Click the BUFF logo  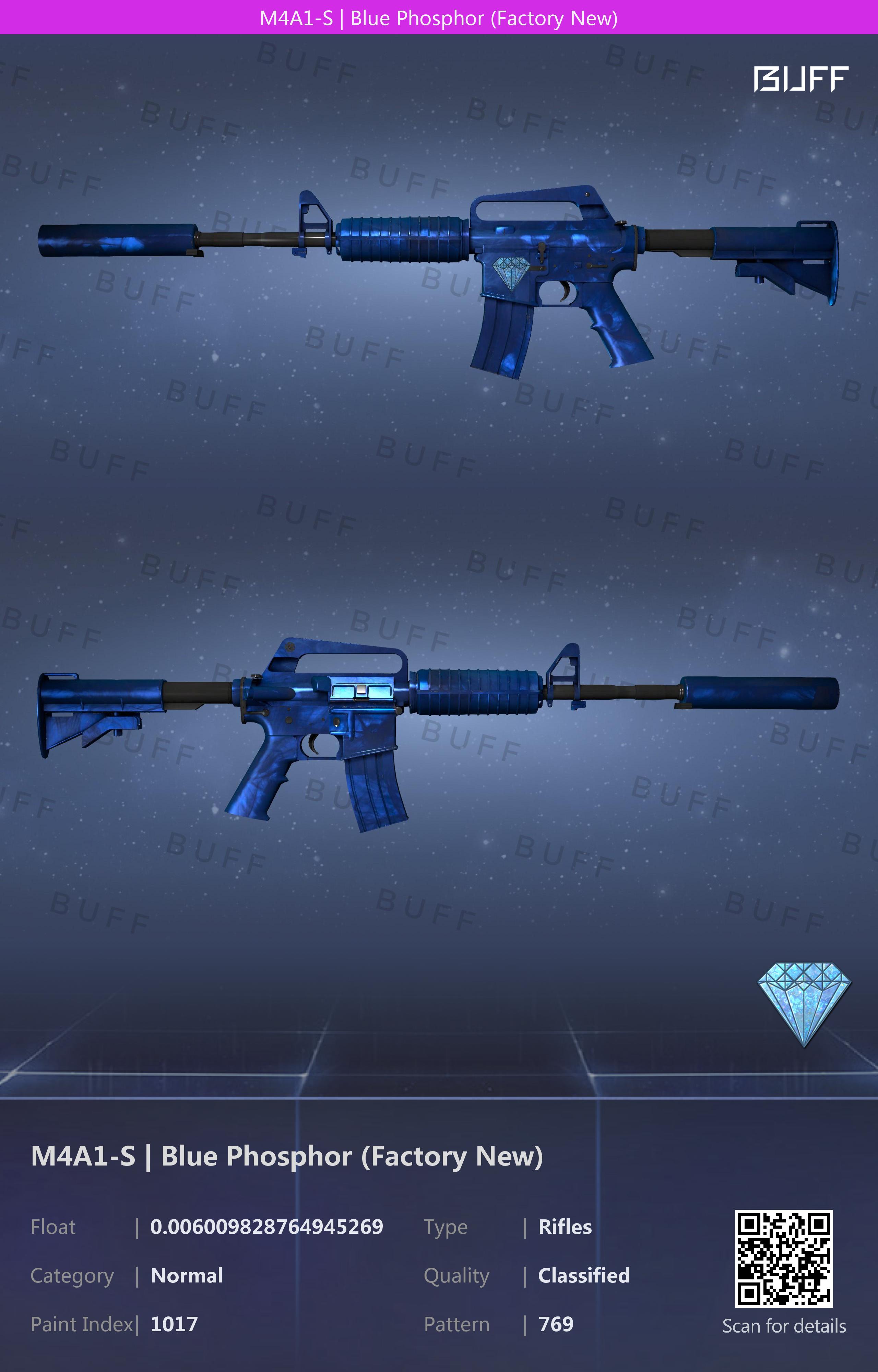(x=800, y=79)
